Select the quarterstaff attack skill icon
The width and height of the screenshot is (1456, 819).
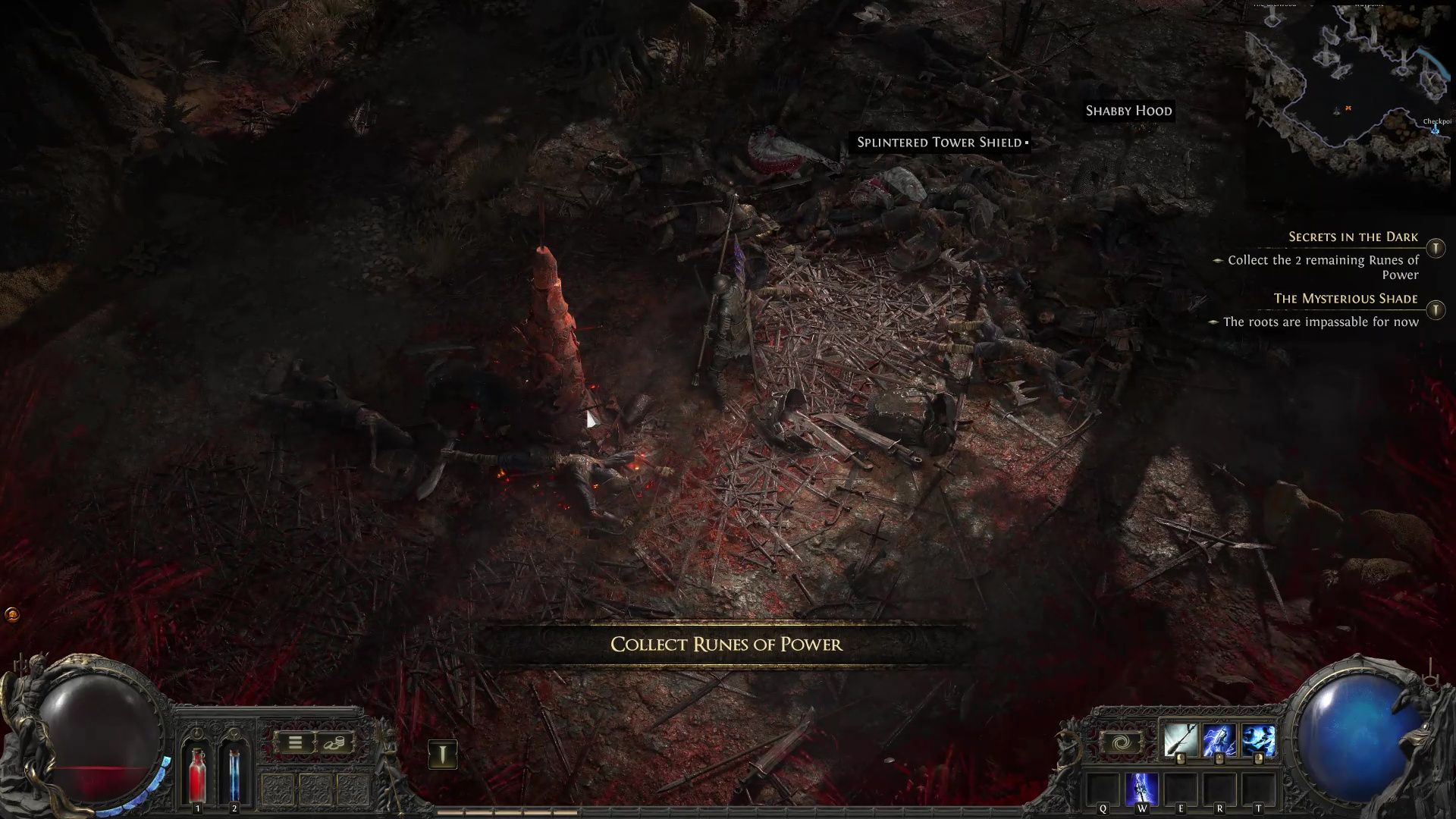pos(1179,741)
